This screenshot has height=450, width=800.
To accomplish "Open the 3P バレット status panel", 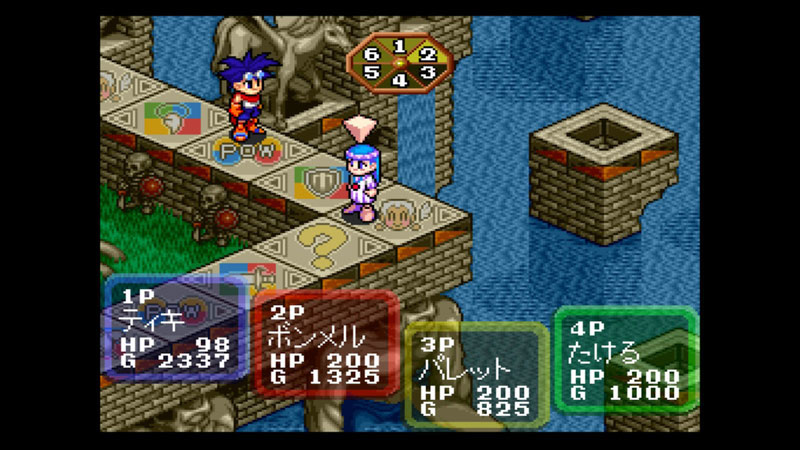I will [478, 375].
